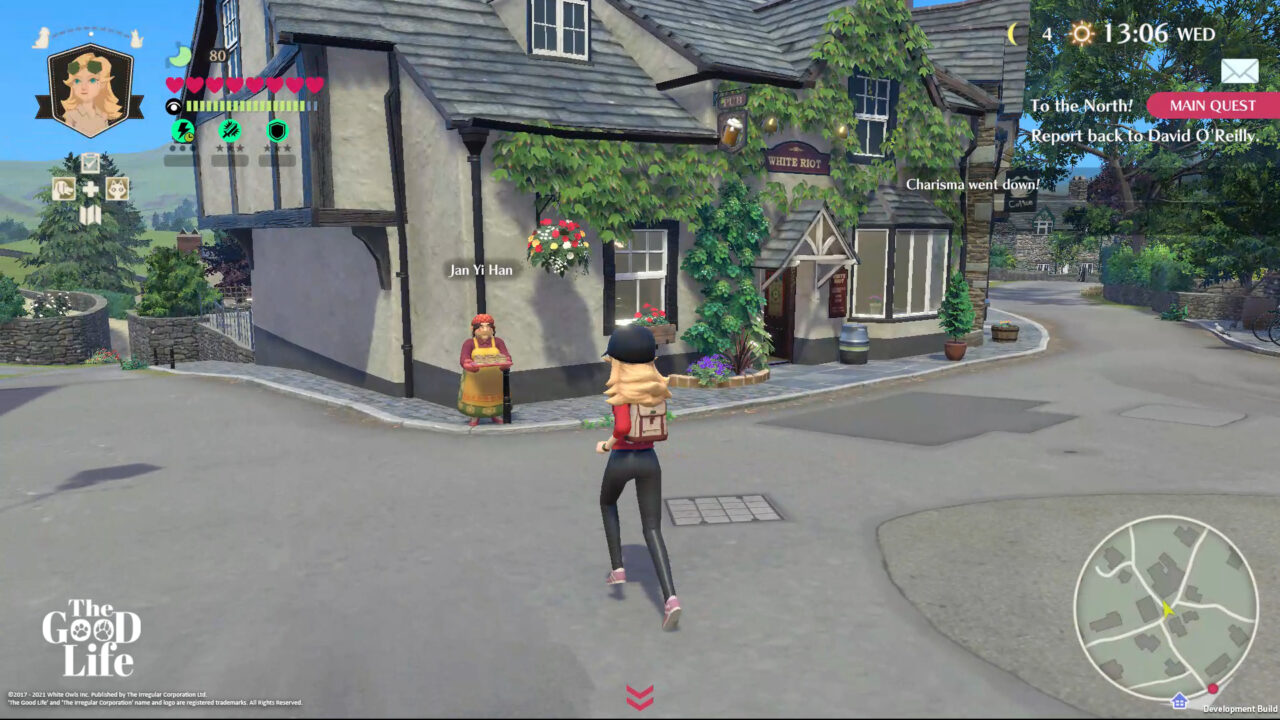Click the red marker on the minimap
Viewport: 1280px width, 720px height.
tap(1212, 688)
